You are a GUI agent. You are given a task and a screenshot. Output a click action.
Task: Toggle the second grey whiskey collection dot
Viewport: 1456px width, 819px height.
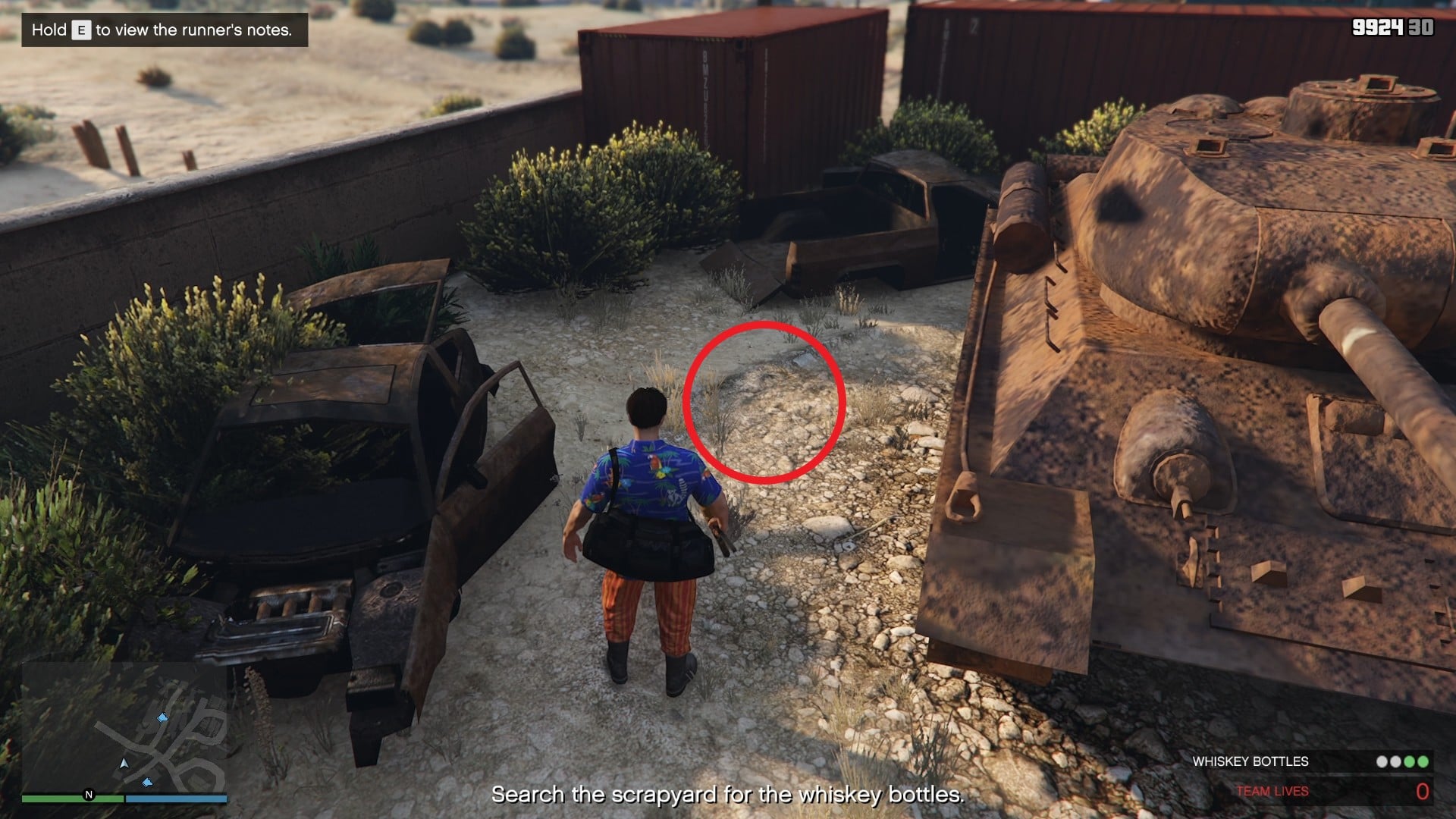(1395, 761)
